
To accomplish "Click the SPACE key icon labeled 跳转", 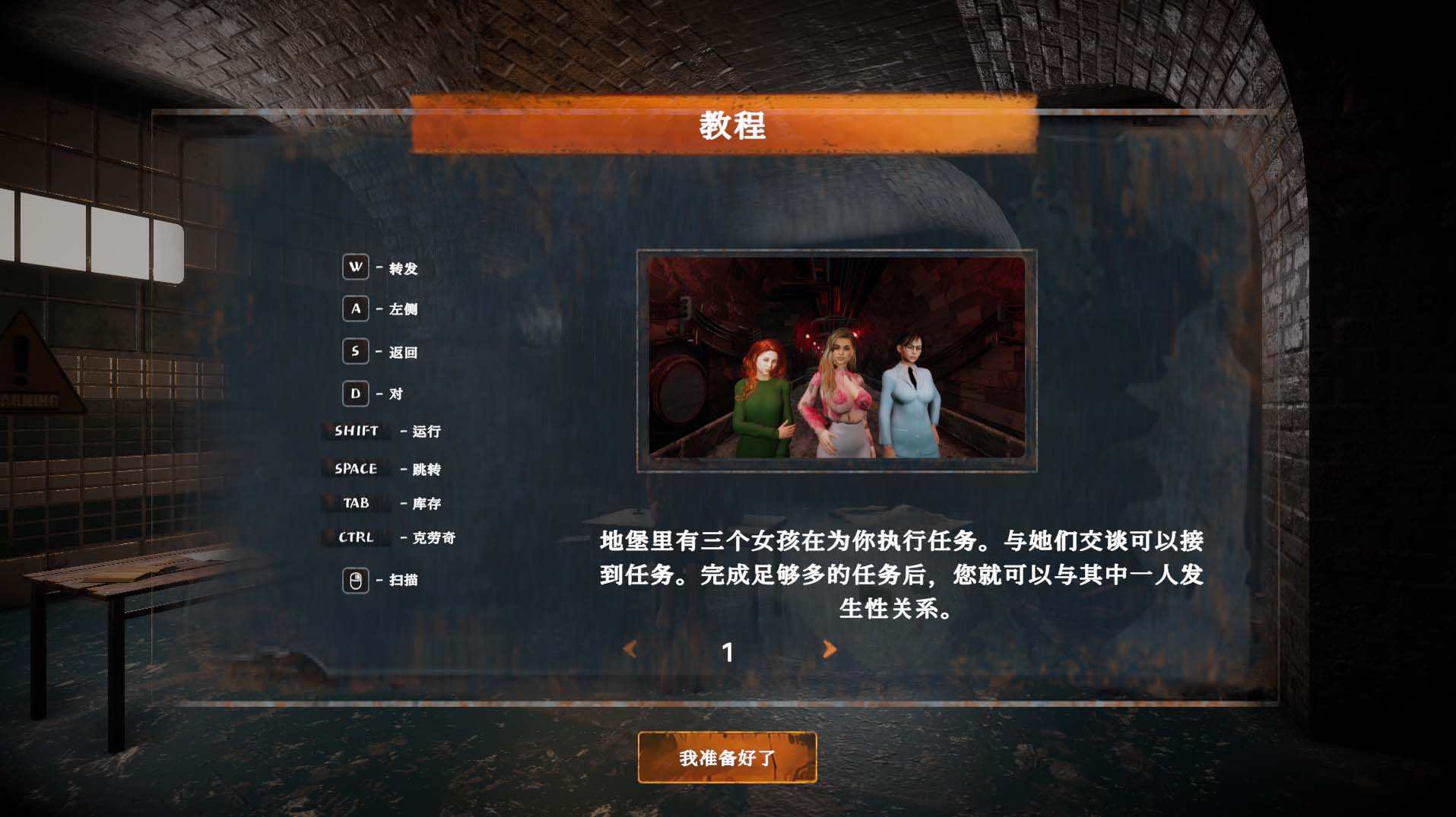I will tap(354, 469).
